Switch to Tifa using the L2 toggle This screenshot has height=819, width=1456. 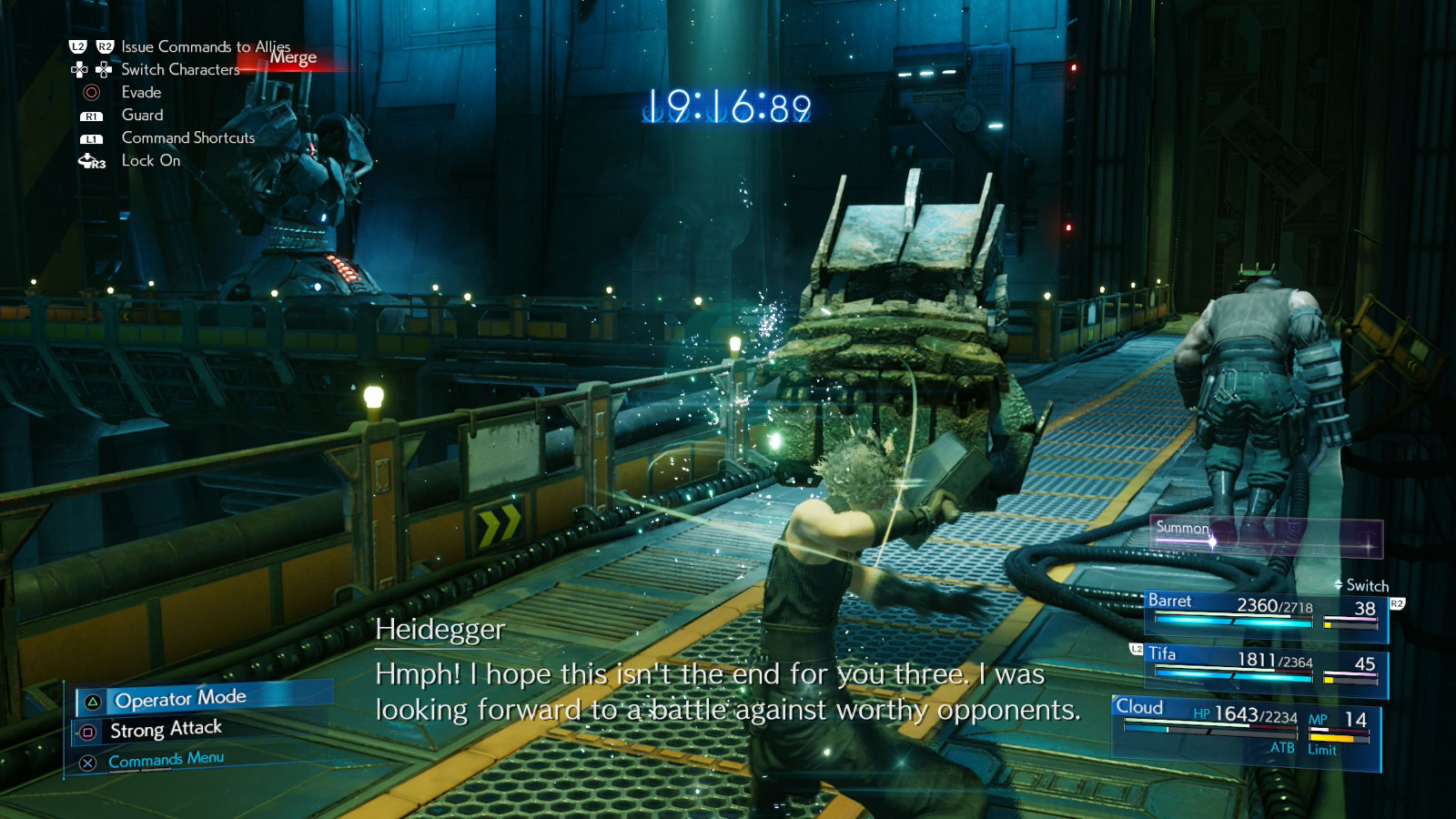coord(1134,649)
